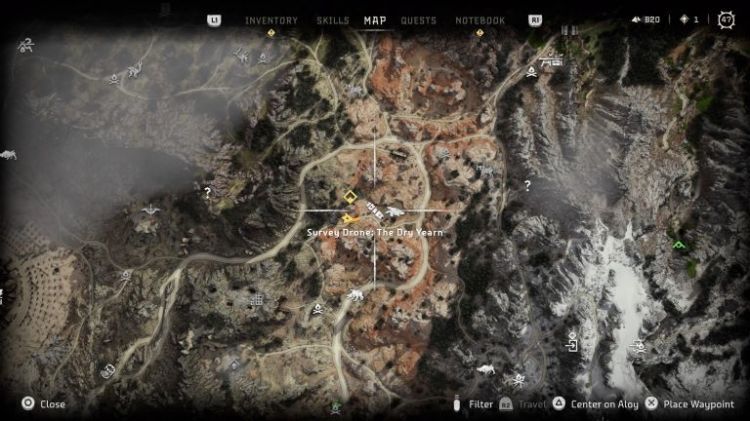Choose Place Waypoint
This screenshot has width=750, height=421.
point(690,404)
